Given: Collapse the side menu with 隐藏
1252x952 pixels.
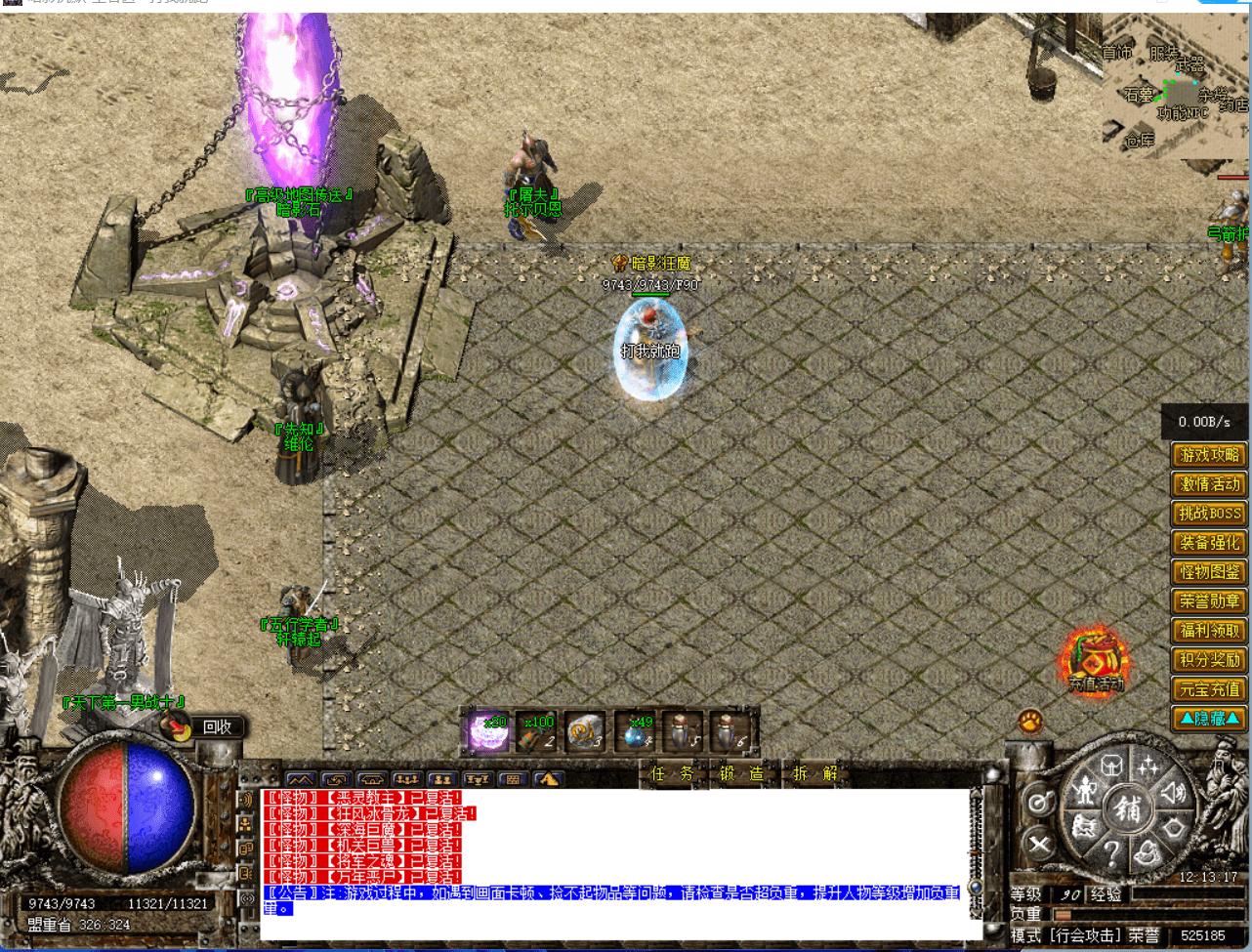Looking at the screenshot, I should [x=1209, y=719].
